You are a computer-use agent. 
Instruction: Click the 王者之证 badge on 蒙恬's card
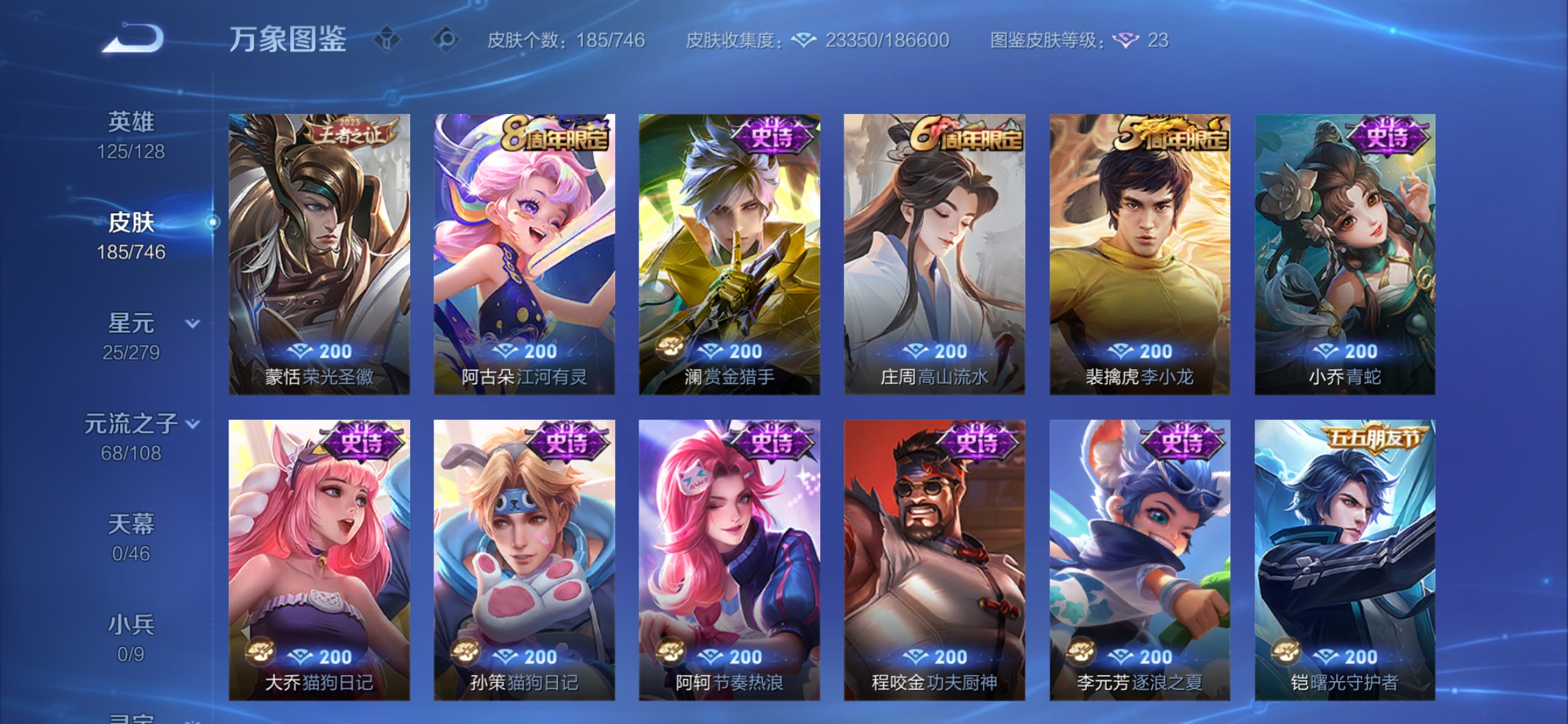[346, 131]
